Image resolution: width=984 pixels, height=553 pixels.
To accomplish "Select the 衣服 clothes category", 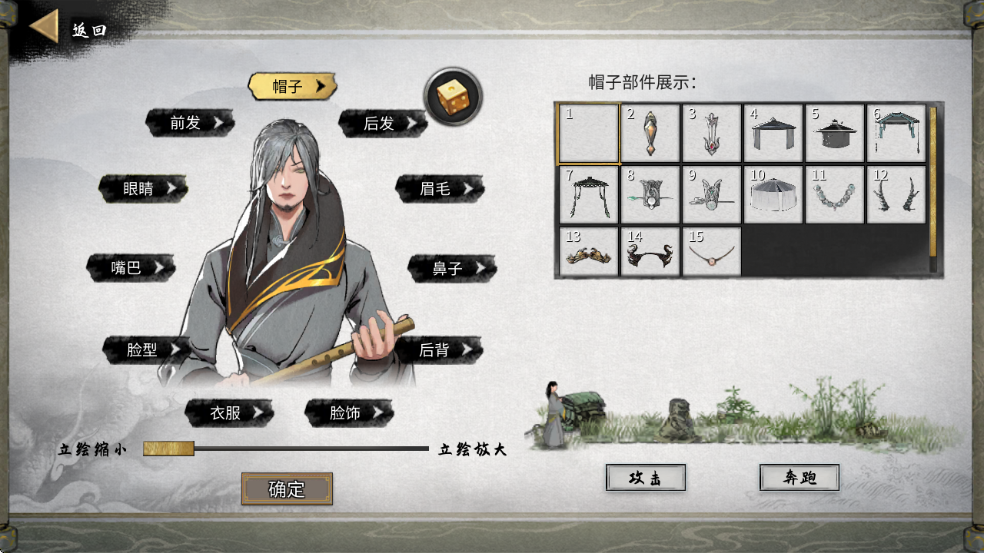I will coord(229,411).
